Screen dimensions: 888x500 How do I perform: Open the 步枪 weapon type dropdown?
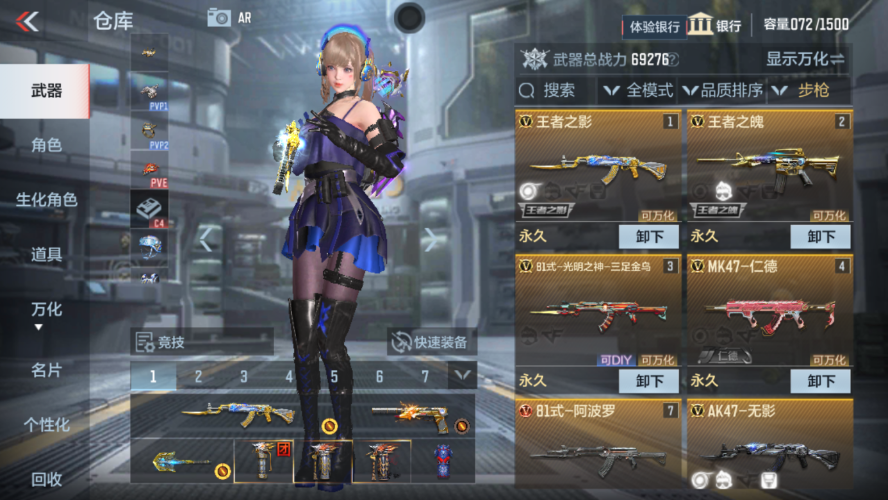[810, 91]
